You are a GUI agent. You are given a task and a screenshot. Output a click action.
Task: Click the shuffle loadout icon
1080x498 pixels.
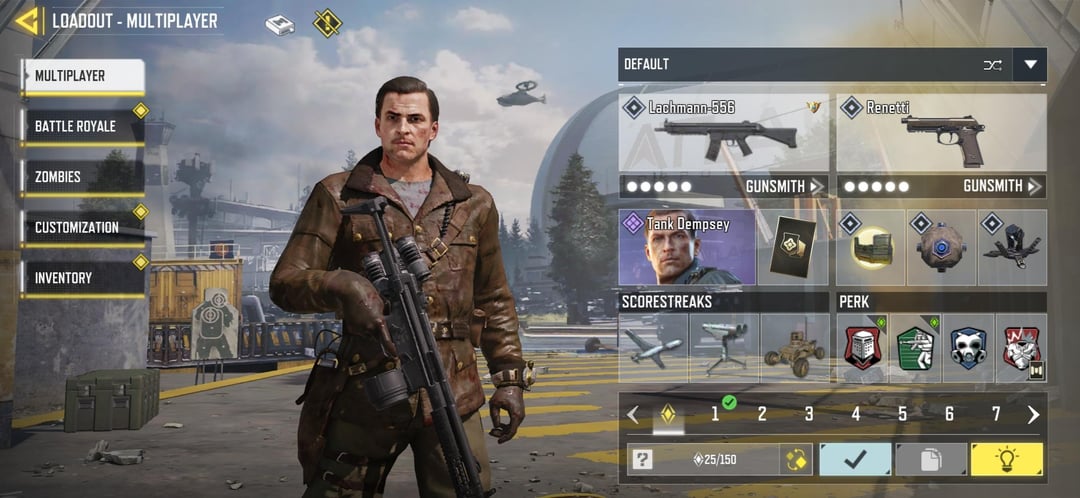click(x=992, y=65)
